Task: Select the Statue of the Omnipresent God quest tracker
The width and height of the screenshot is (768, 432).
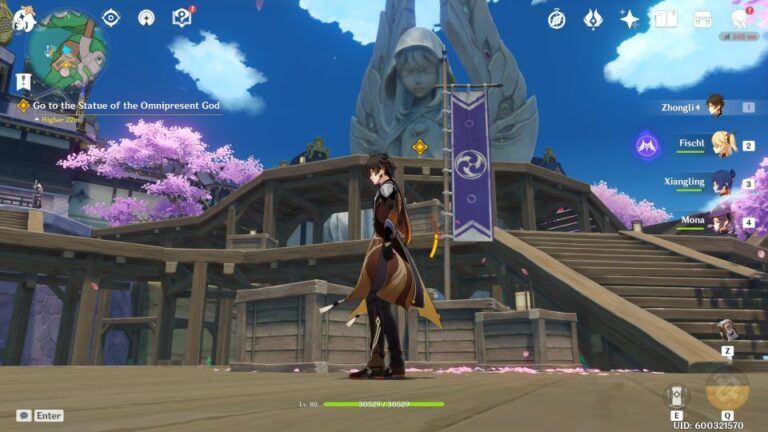Action: pyautogui.click(x=125, y=105)
